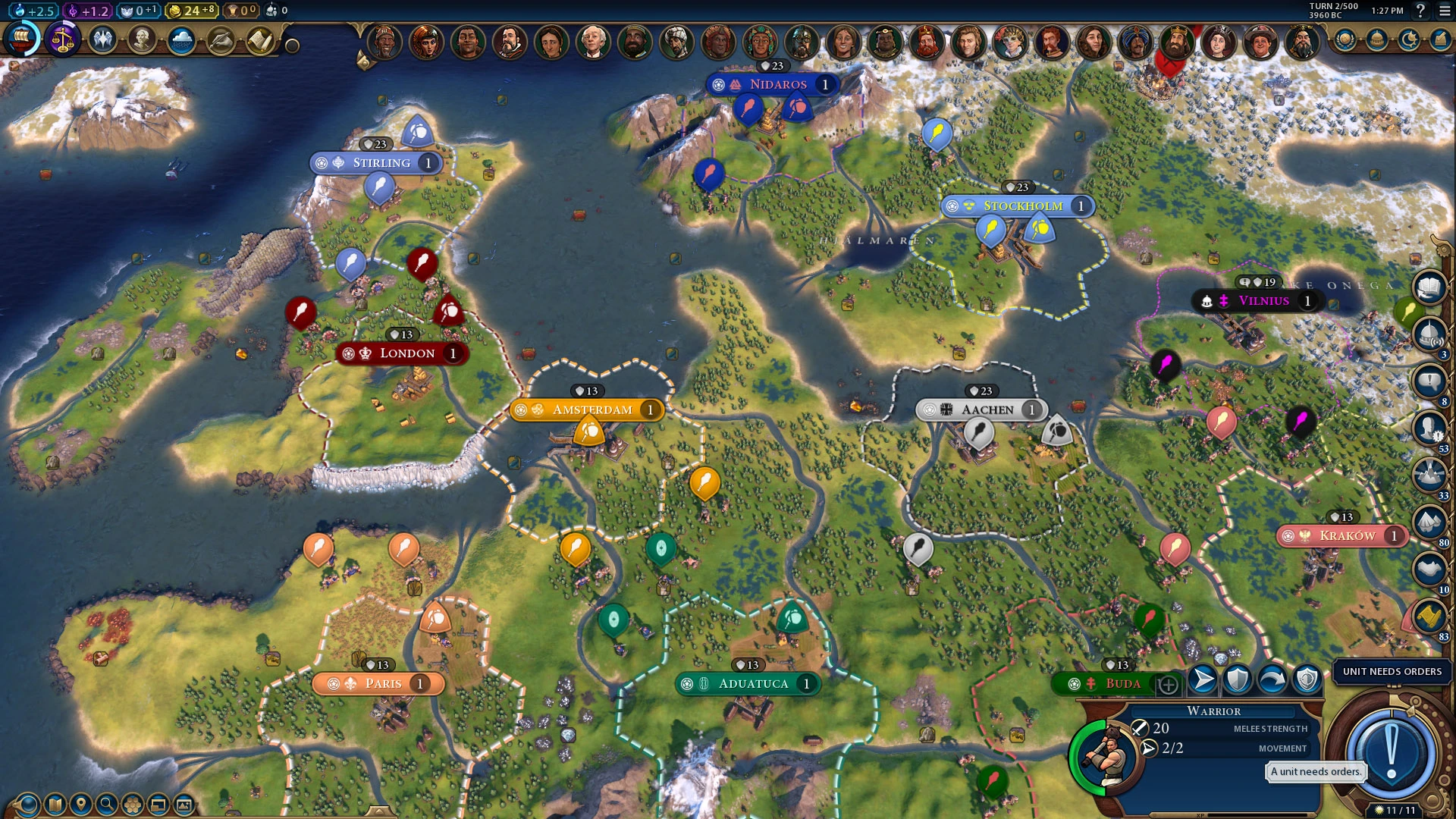Click the UNIT NEEDS ORDERS notification

[x=1391, y=672]
